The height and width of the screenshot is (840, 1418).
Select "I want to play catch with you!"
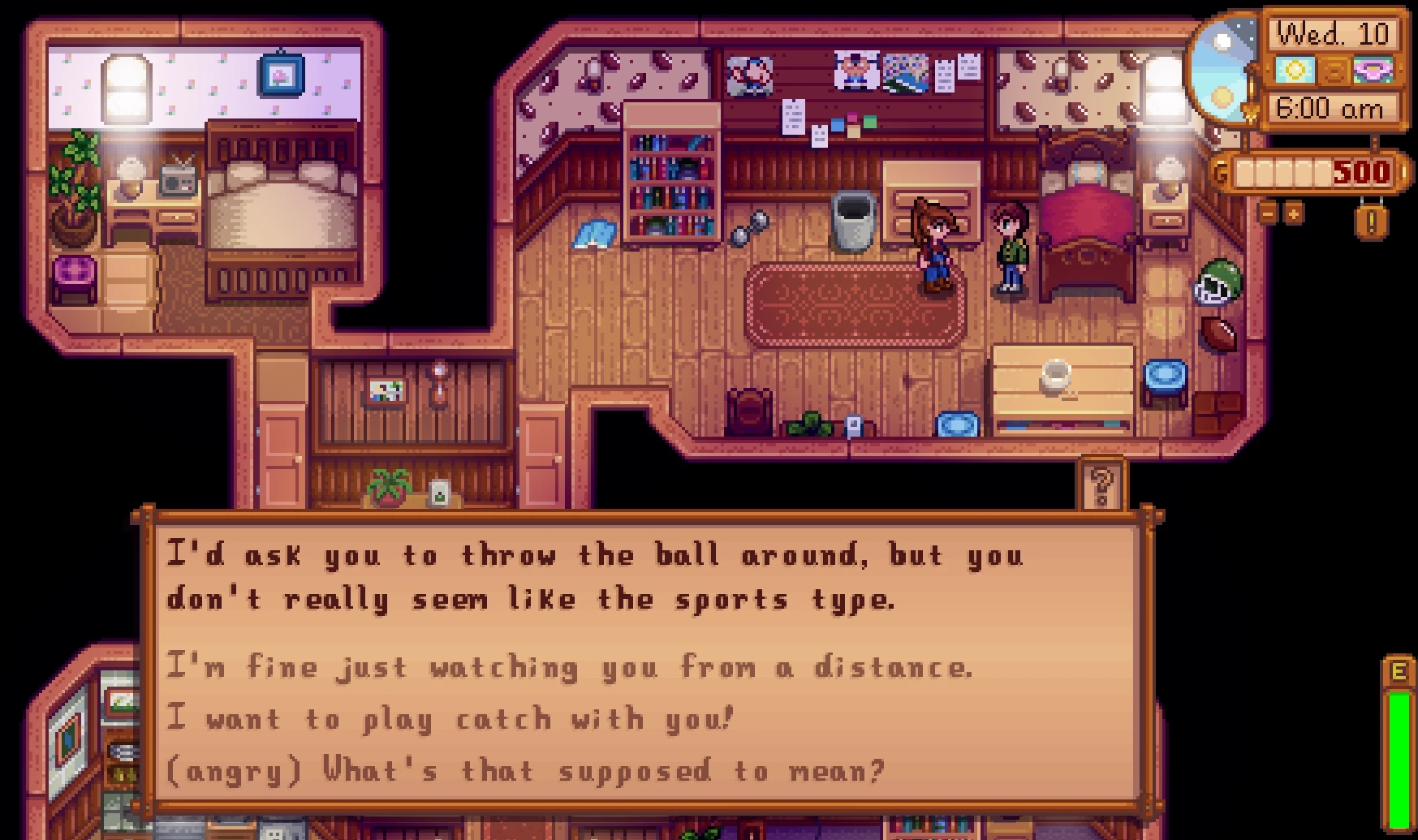[x=450, y=719]
